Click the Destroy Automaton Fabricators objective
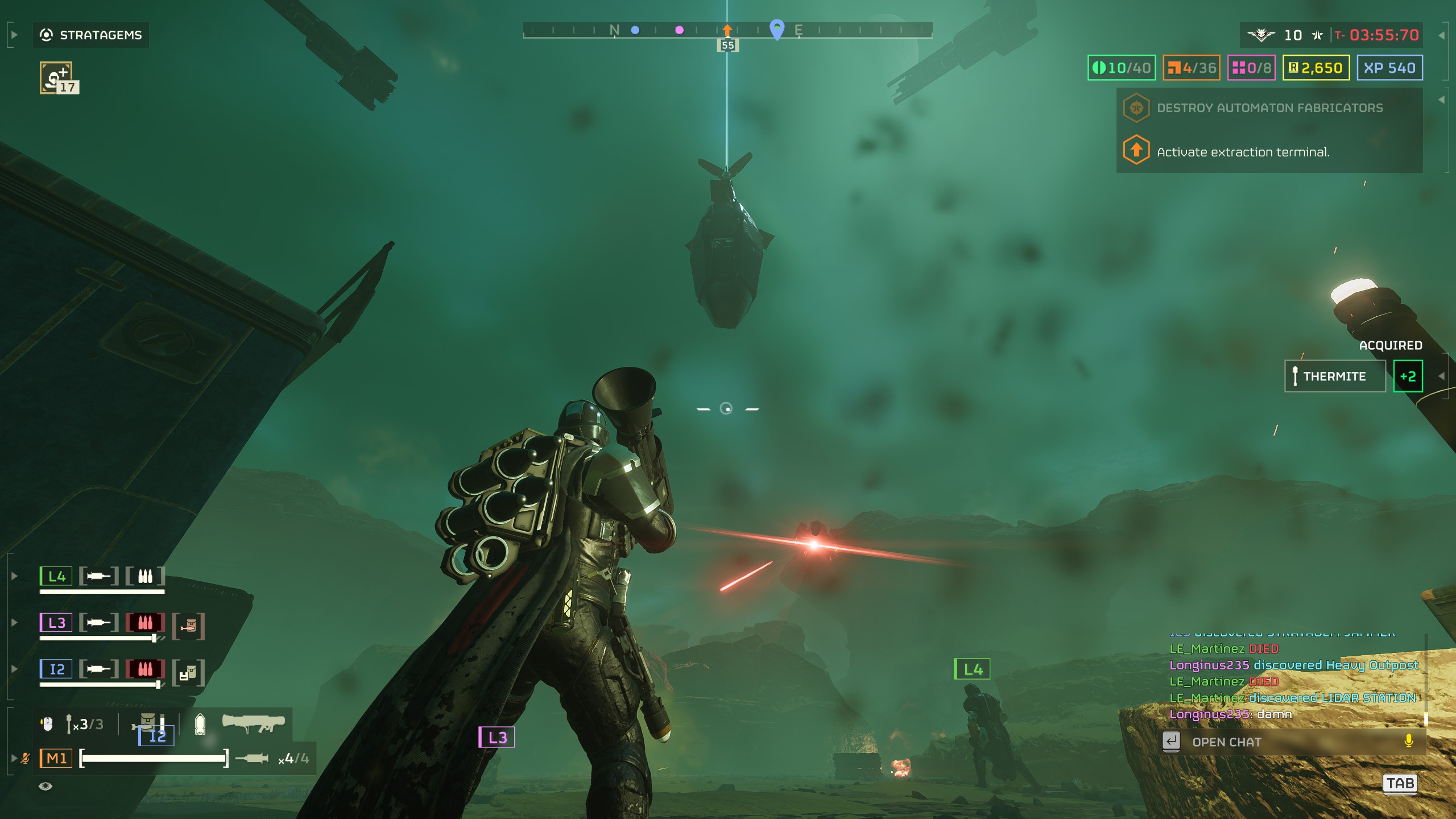This screenshot has width=1456, height=819. click(1268, 108)
